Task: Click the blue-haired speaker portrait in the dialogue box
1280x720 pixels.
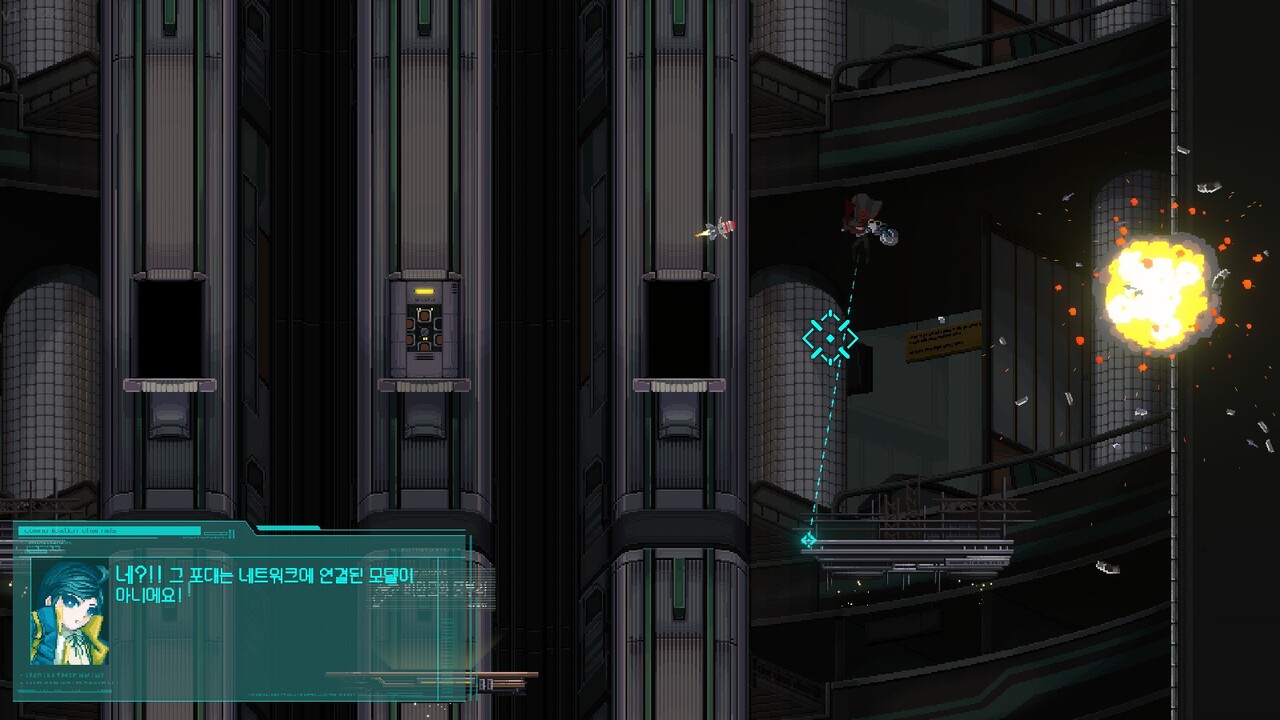Action: [x=69, y=613]
